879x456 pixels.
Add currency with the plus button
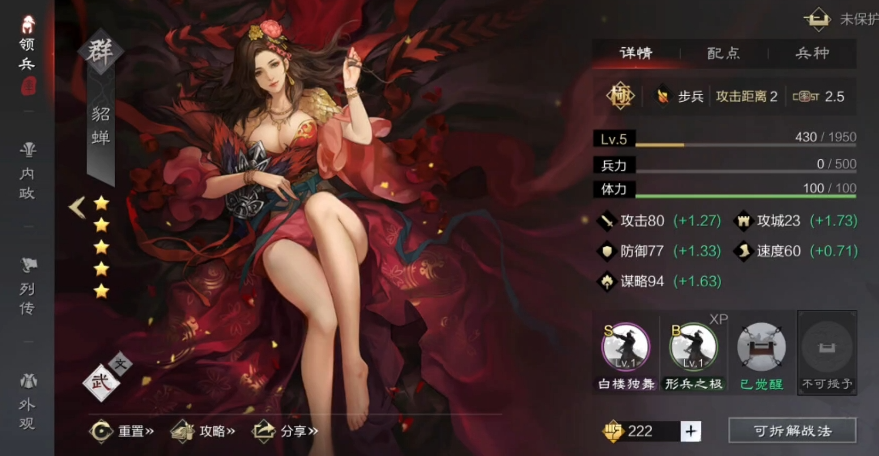pyautogui.click(x=691, y=431)
